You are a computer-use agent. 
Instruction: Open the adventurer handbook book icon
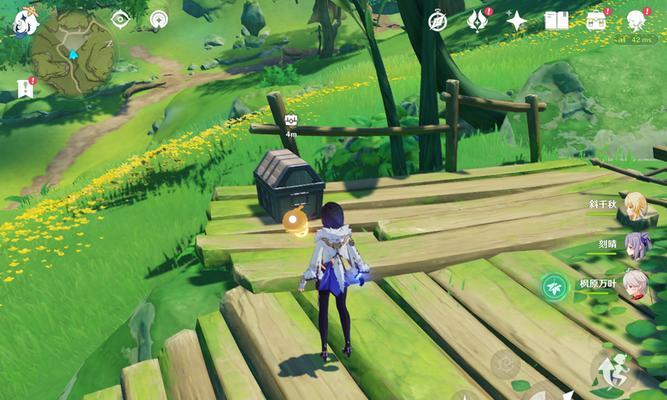556,21
